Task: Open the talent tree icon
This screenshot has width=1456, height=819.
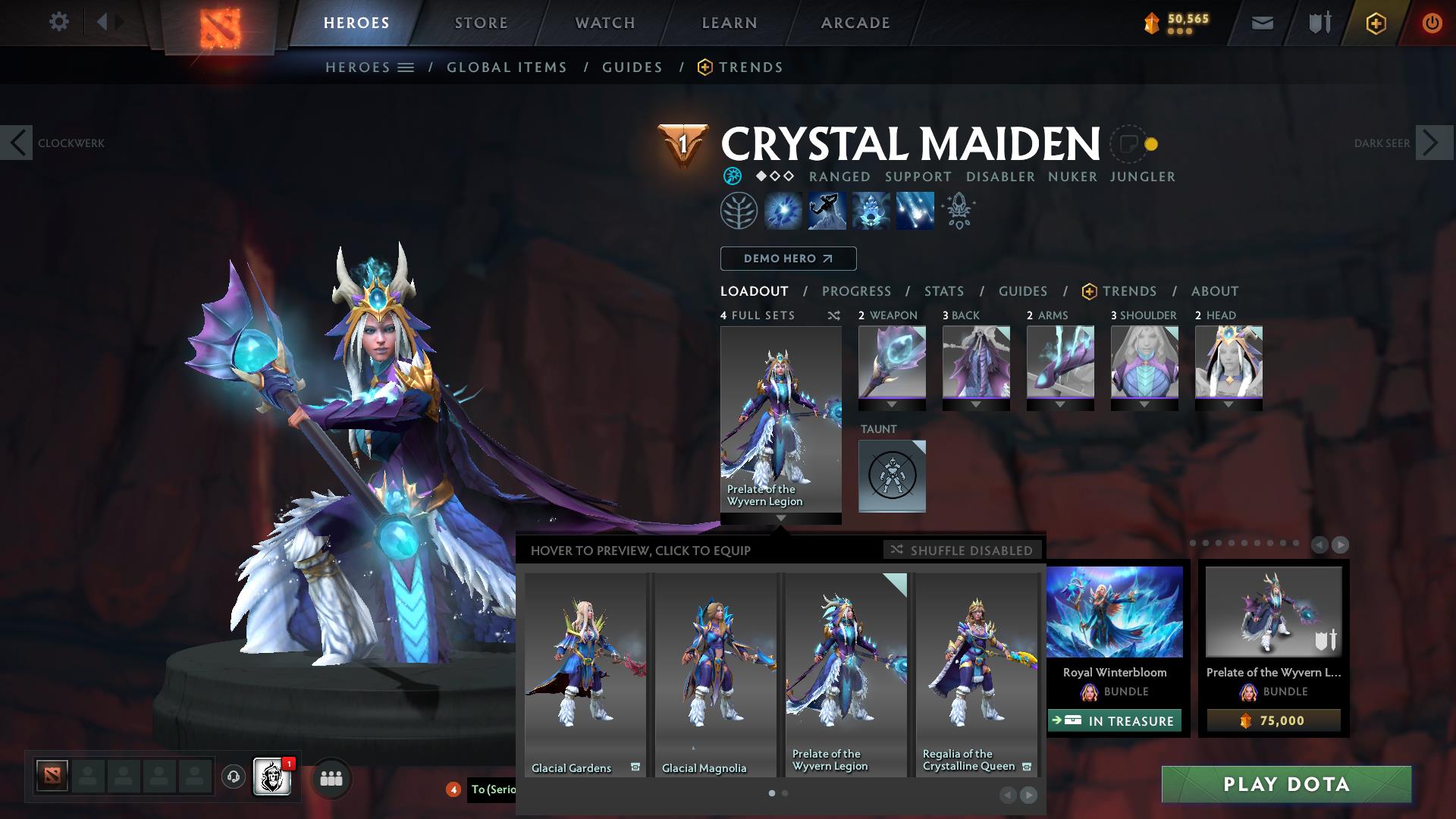Action: pyautogui.click(x=737, y=210)
